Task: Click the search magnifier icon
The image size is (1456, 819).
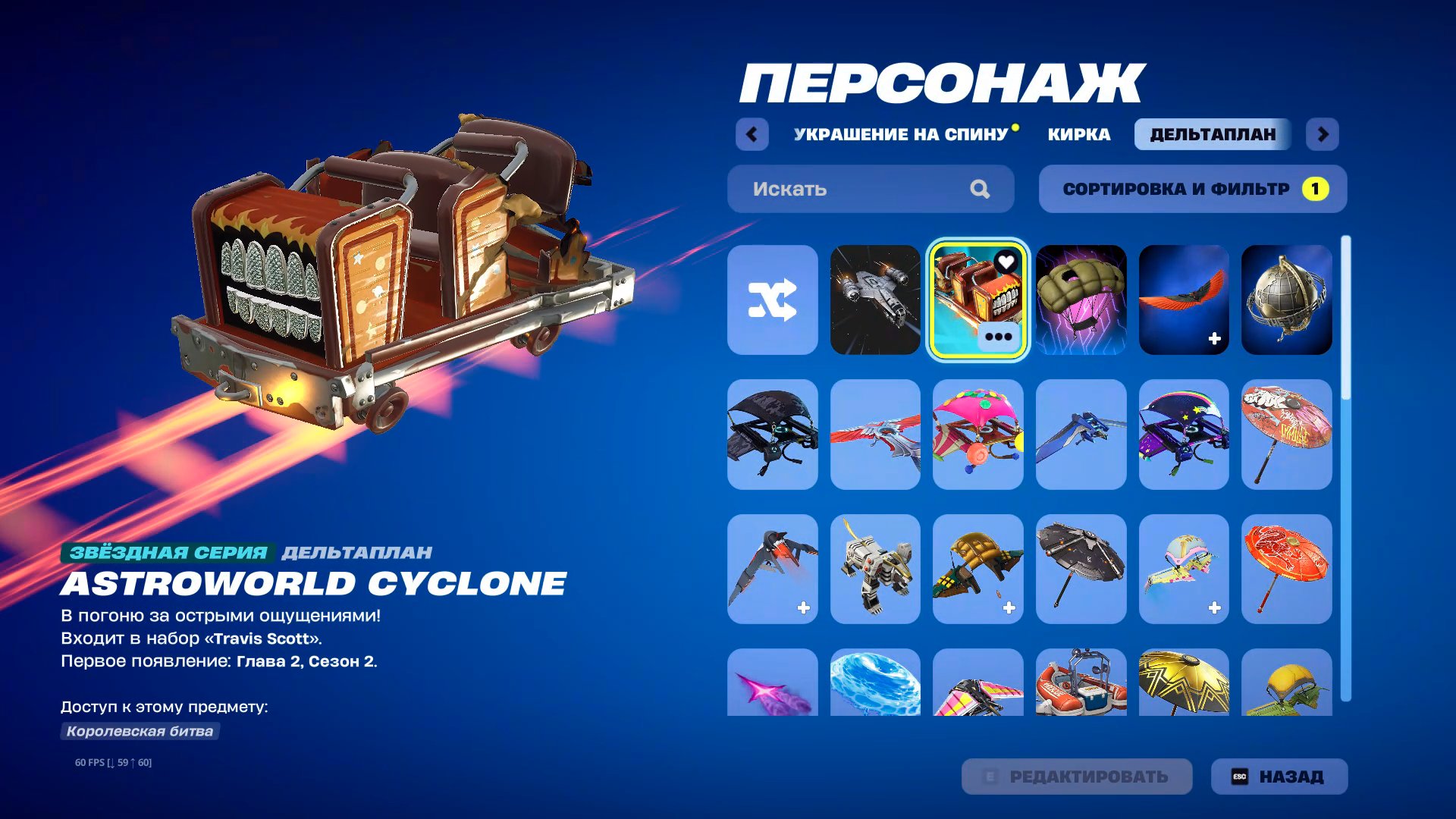Action: tap(982, 189)
